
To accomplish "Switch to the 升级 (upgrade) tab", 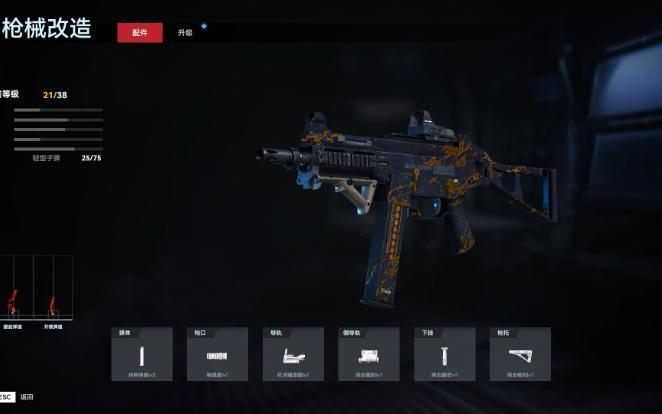I will coord(185,33).
